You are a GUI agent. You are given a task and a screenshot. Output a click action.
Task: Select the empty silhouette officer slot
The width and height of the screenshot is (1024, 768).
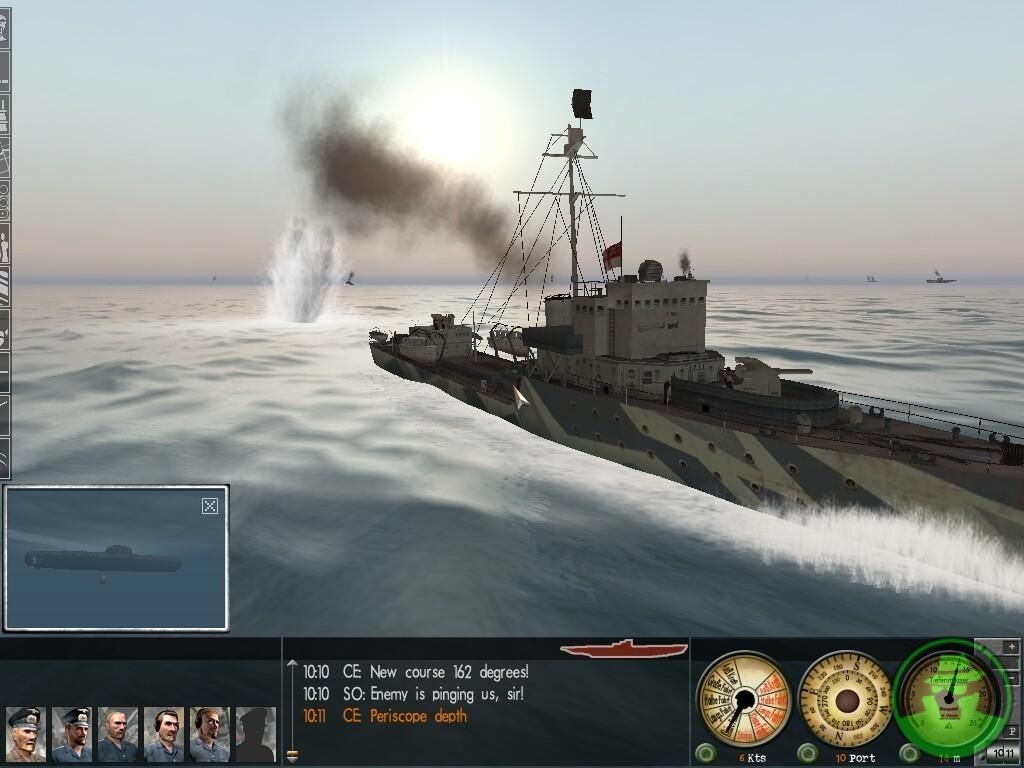click(x=255, y=735)
